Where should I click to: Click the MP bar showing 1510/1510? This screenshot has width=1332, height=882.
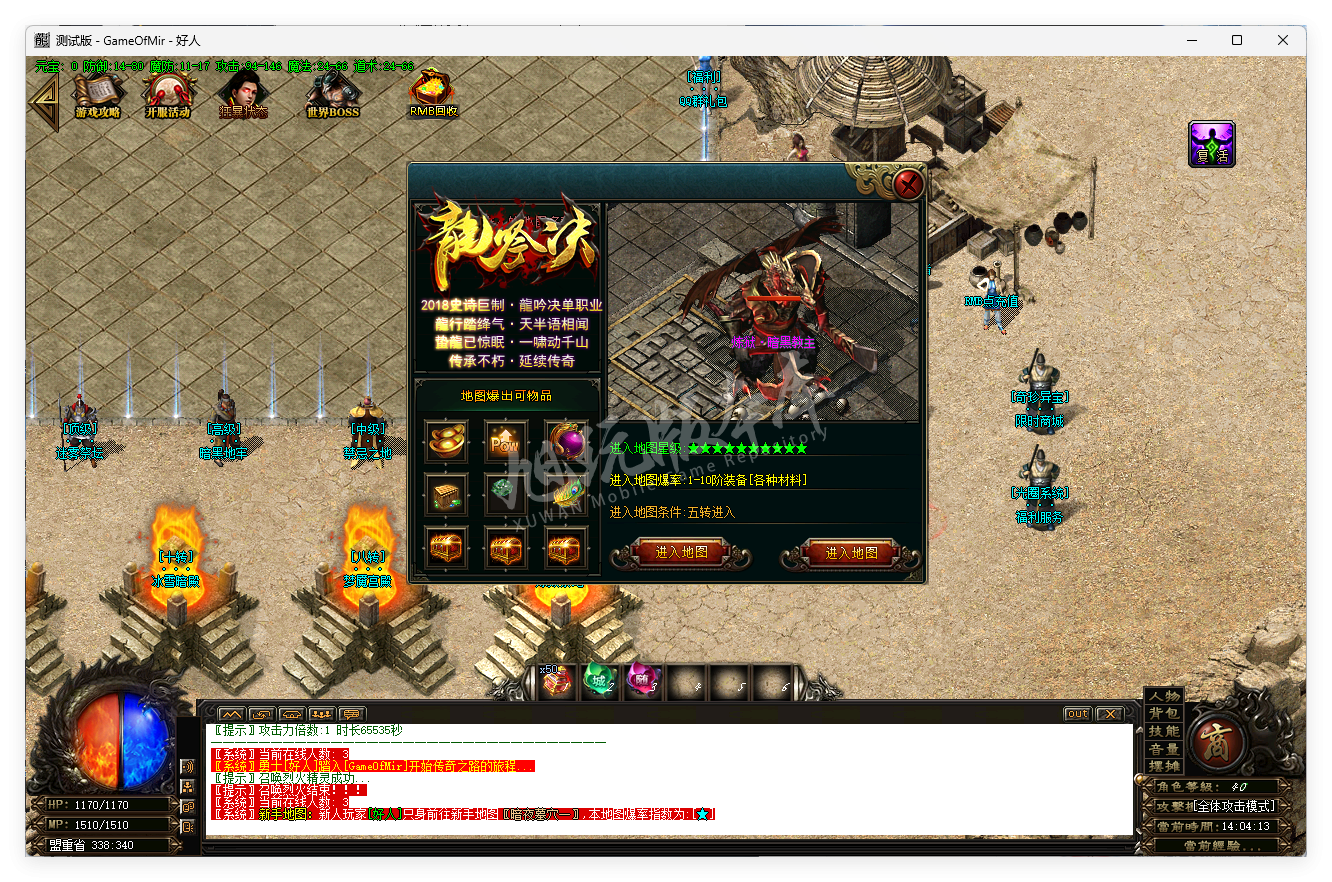(x=100, y=824)
